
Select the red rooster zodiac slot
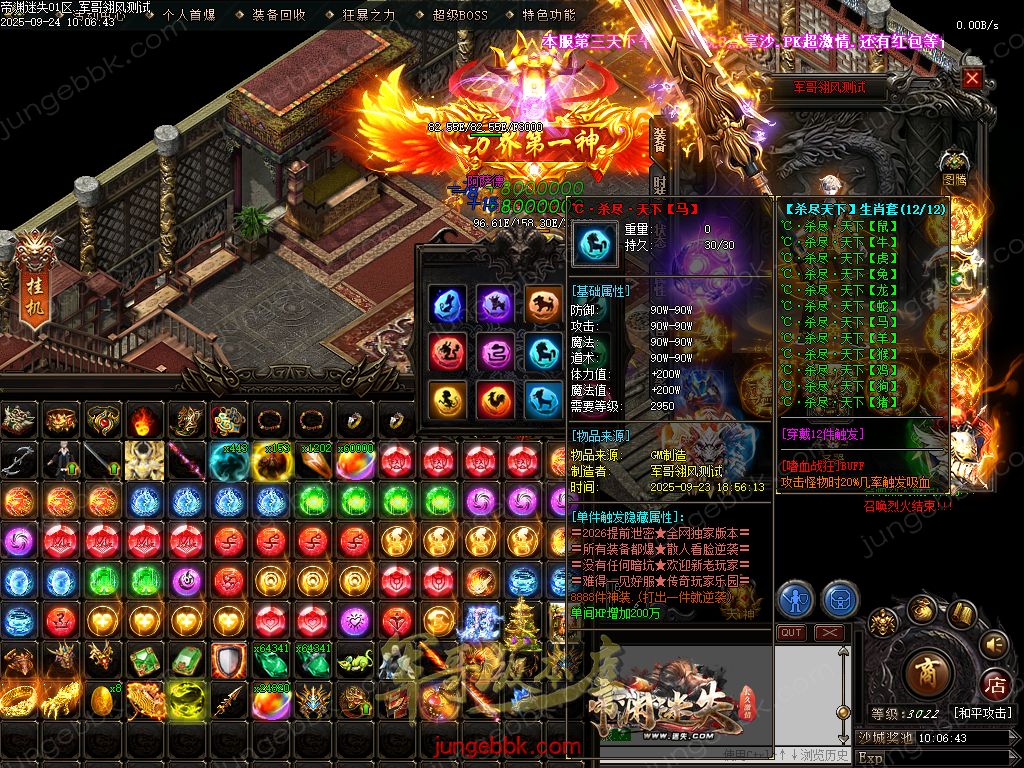pos(494,400)
